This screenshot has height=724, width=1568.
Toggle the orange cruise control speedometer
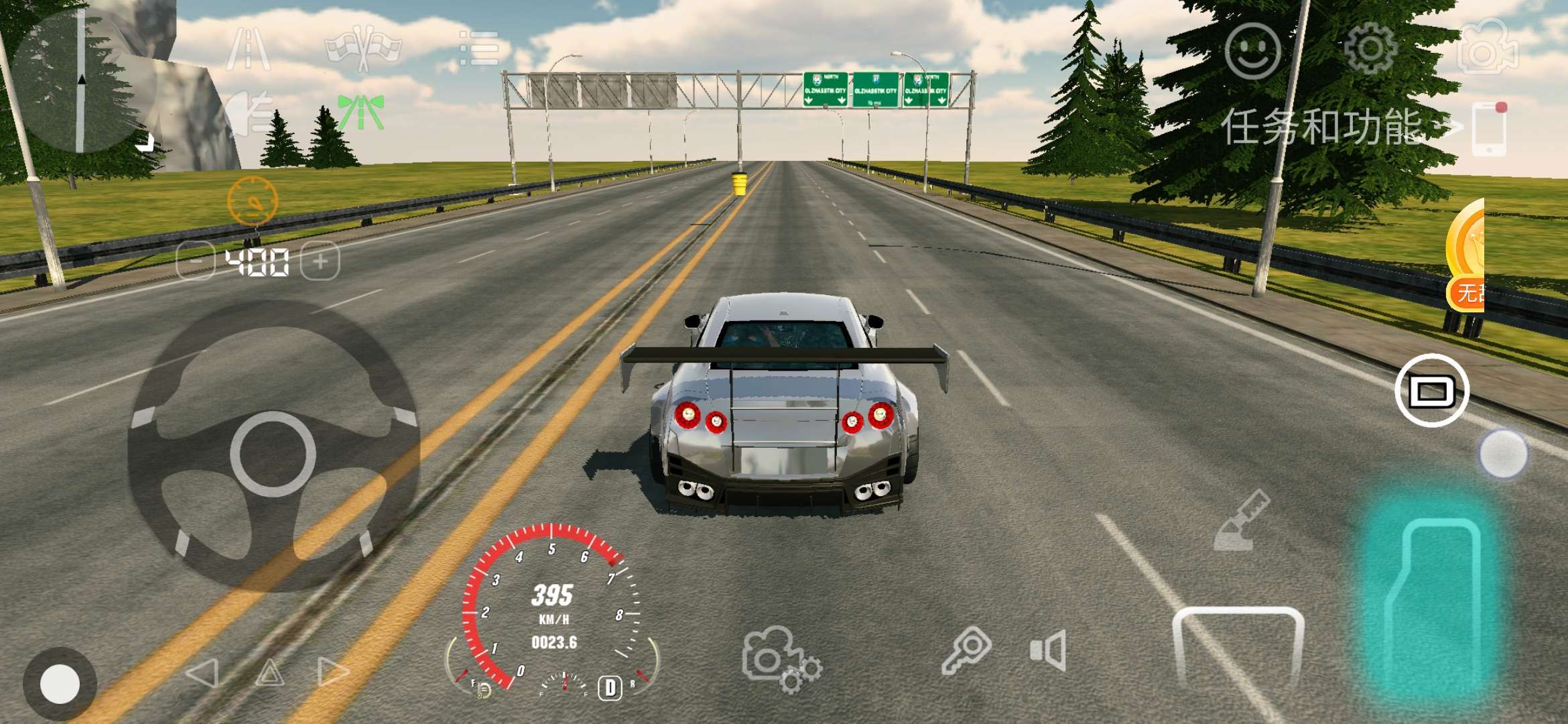click(253, 200)
